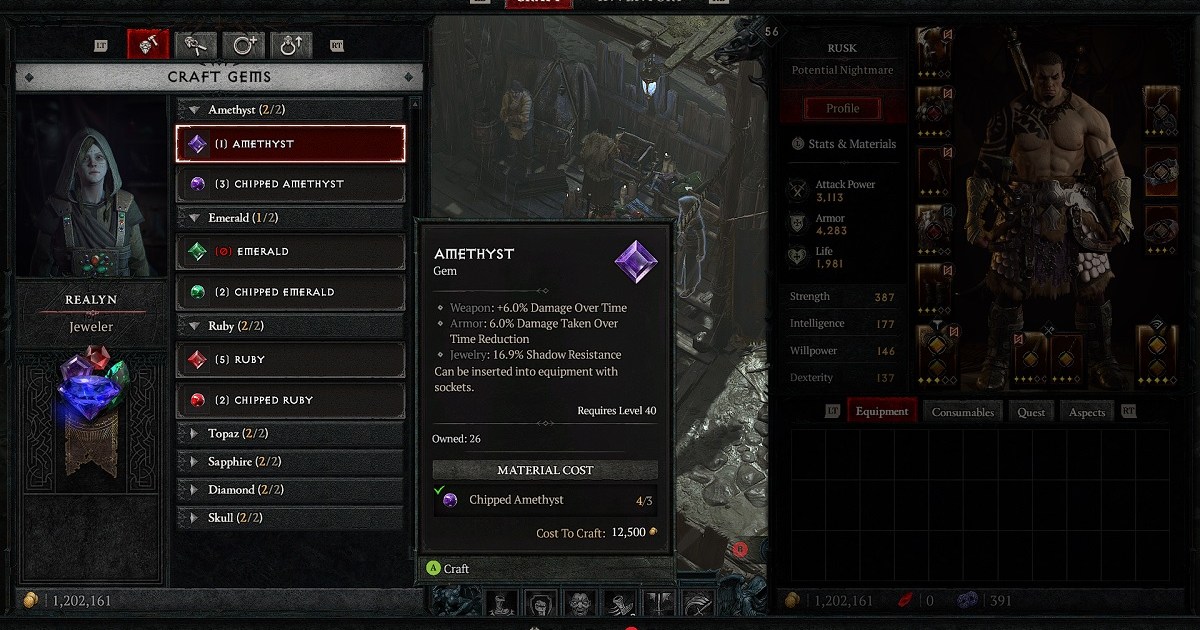Expand the Sapphire category
Image resolution: width=1200 pixels, height=630 pixels.
tap(290, 462)
